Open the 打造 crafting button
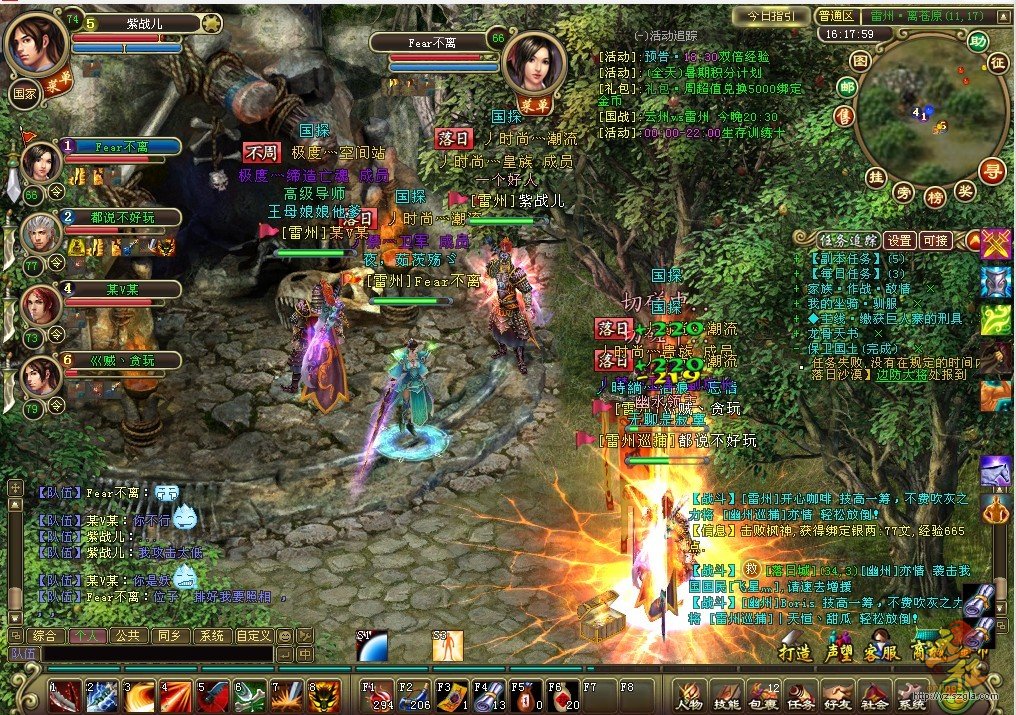Image resolution: width=1016 pixels, height=715 pixels. 794,651
